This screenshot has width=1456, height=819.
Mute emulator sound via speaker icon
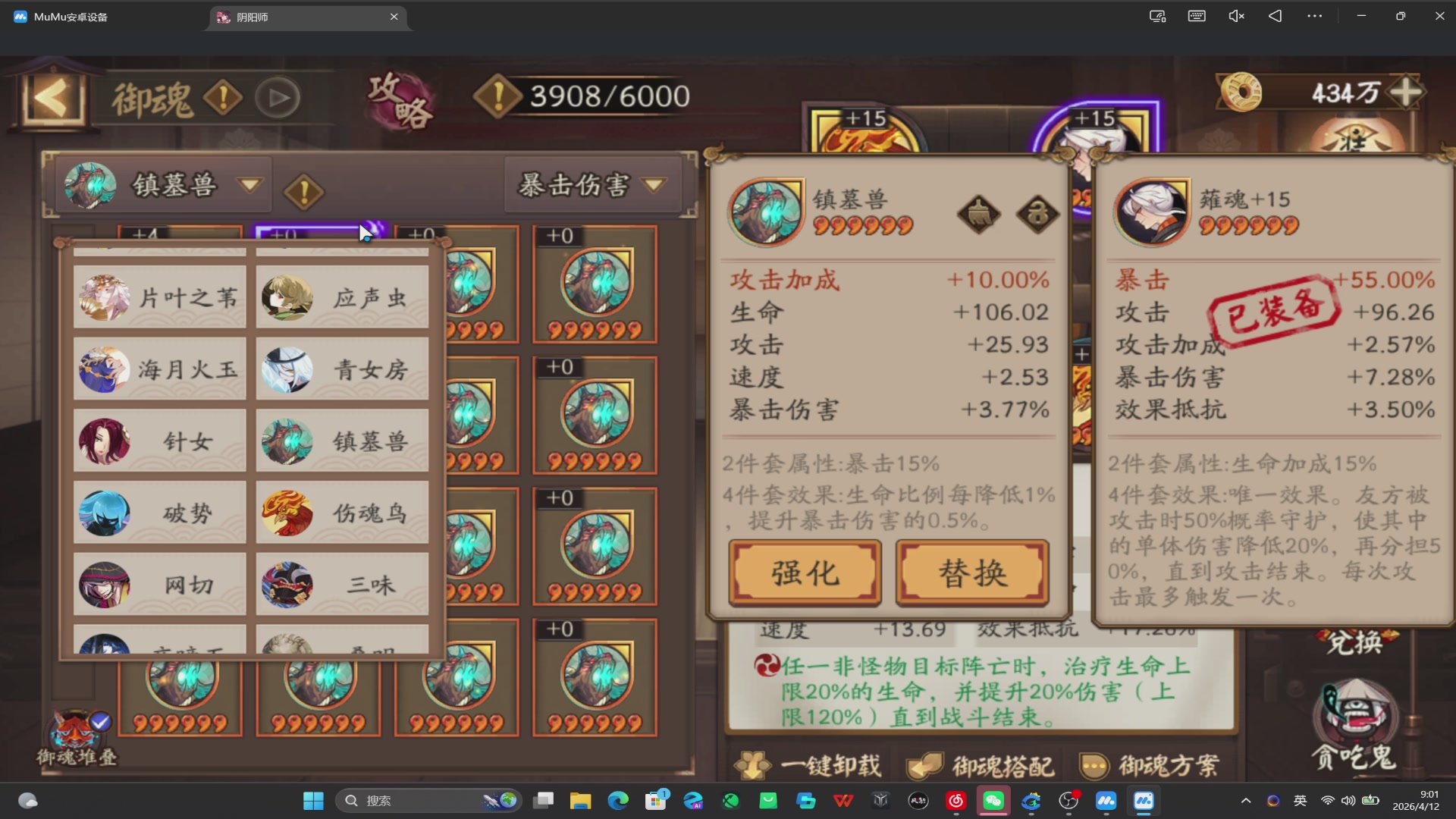coord(1236,15)
